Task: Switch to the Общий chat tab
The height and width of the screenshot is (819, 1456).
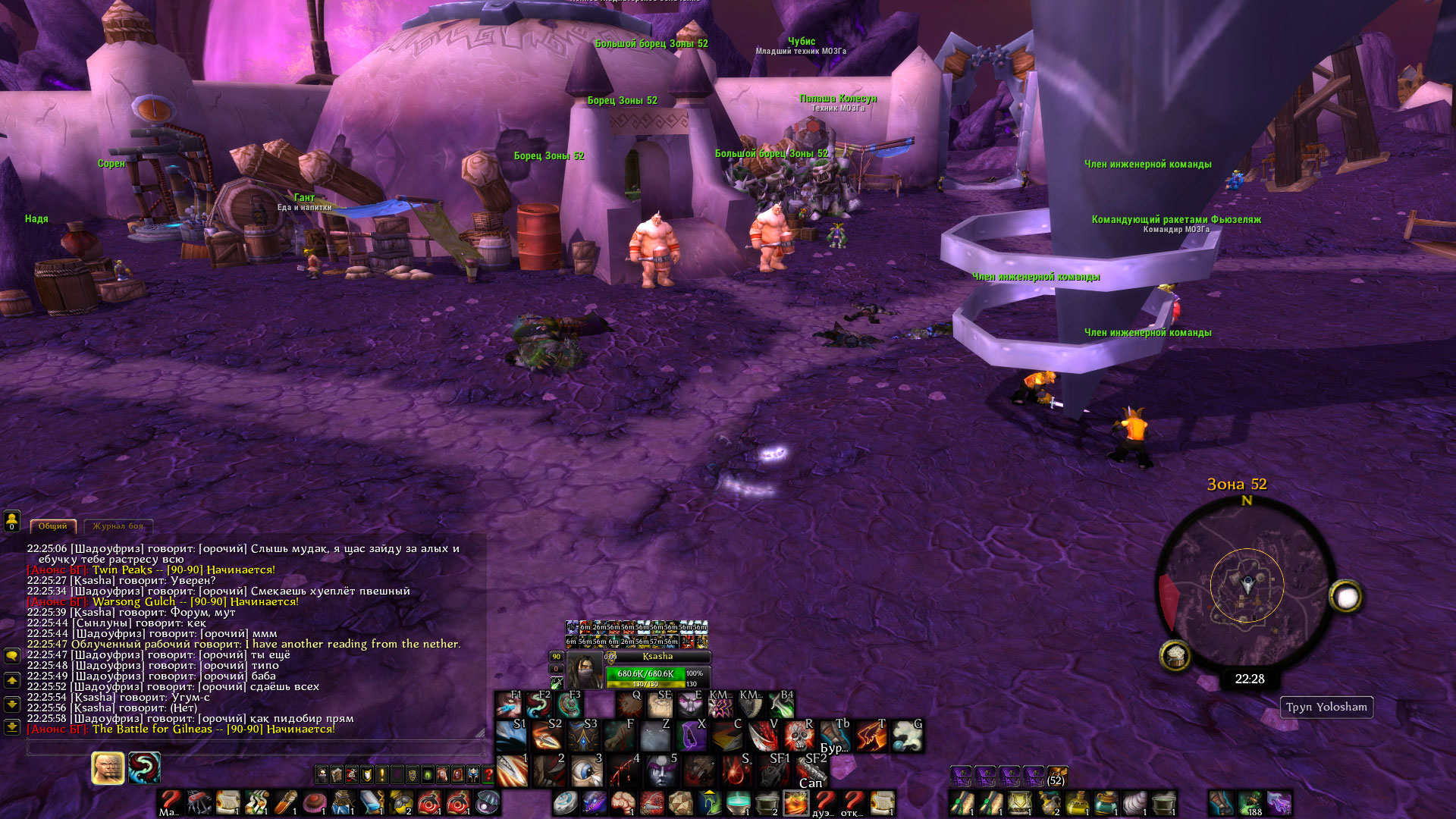Action: 52,526
